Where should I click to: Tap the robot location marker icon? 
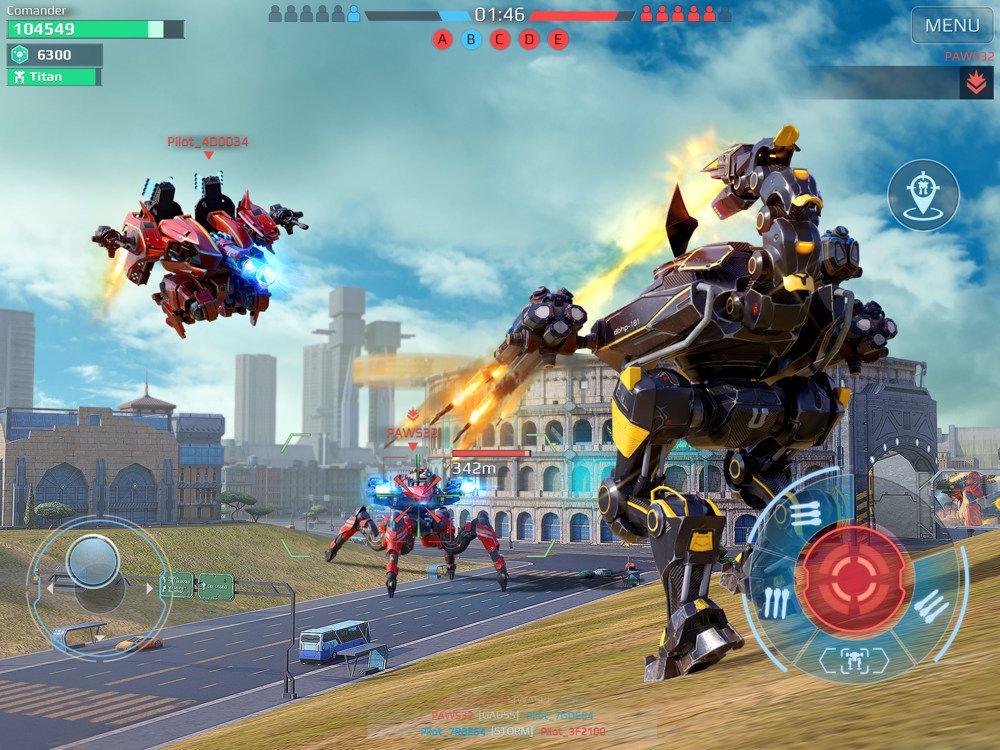(x=923, y=195)
